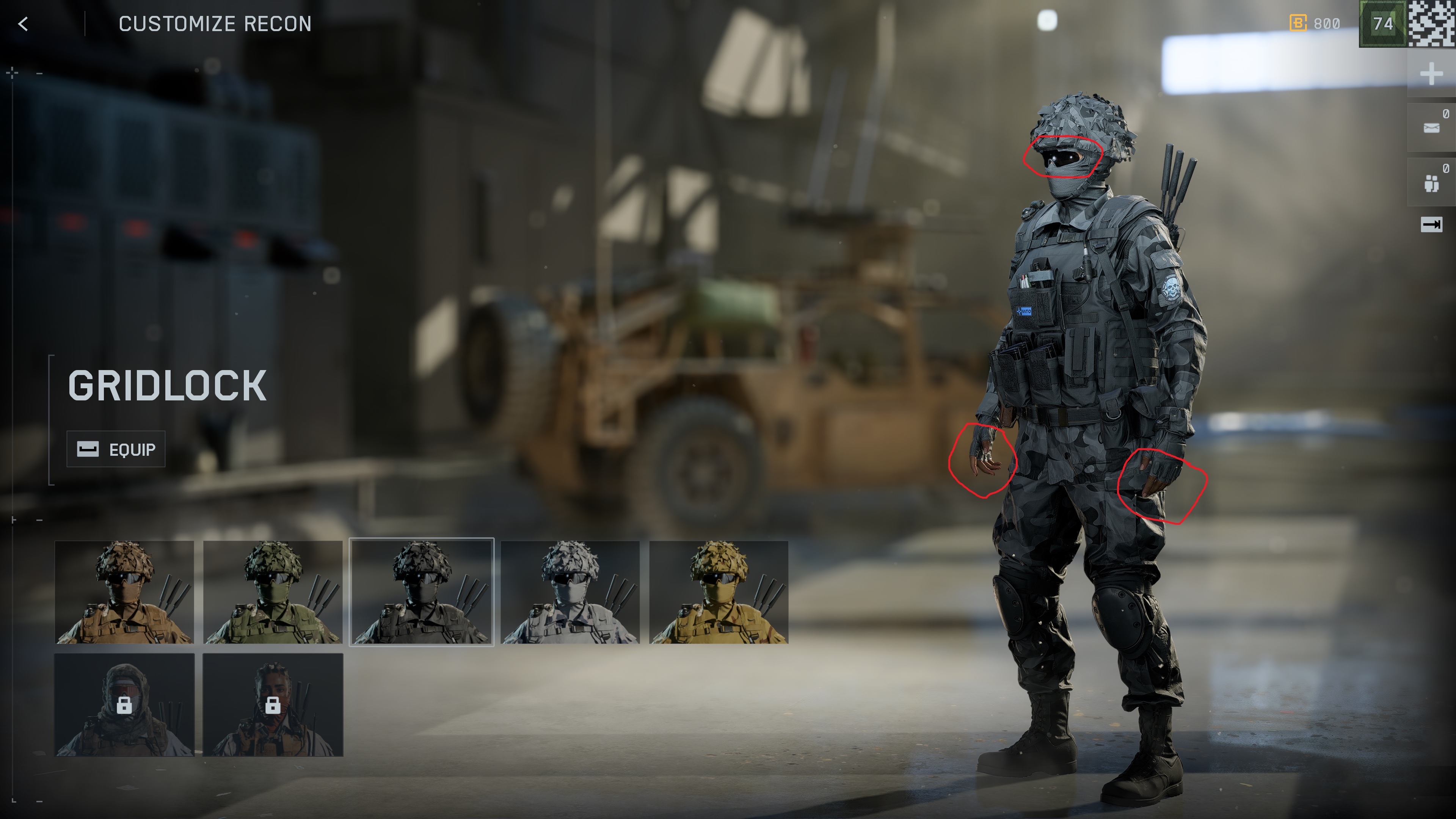This screenshot has width=1456, height=819.
Task: Open the mail inbox icon
Action: point(1431,128)
